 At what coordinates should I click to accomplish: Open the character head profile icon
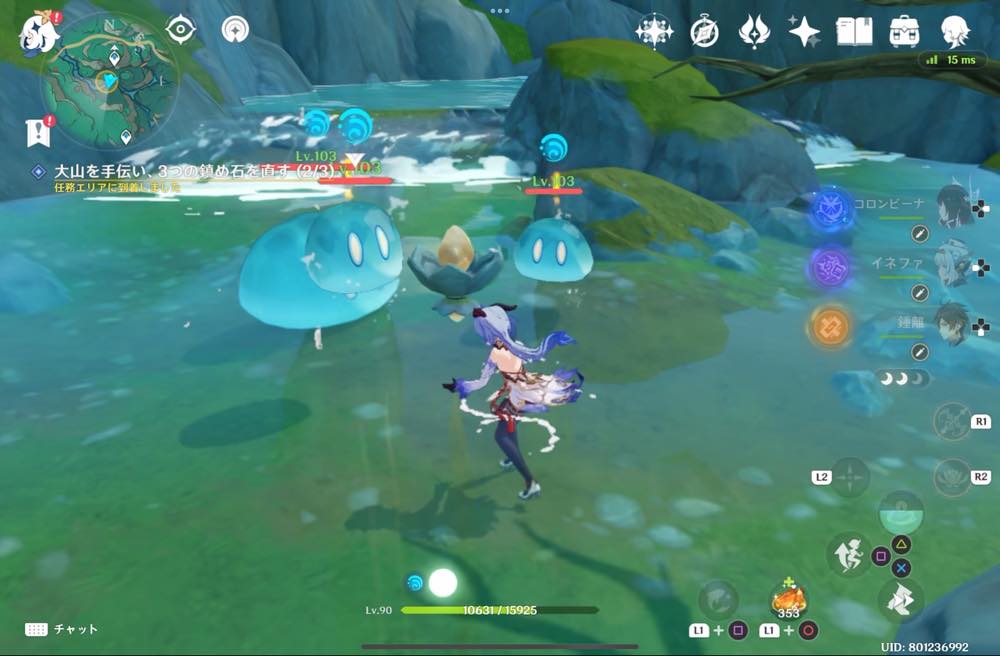[956, 31]
